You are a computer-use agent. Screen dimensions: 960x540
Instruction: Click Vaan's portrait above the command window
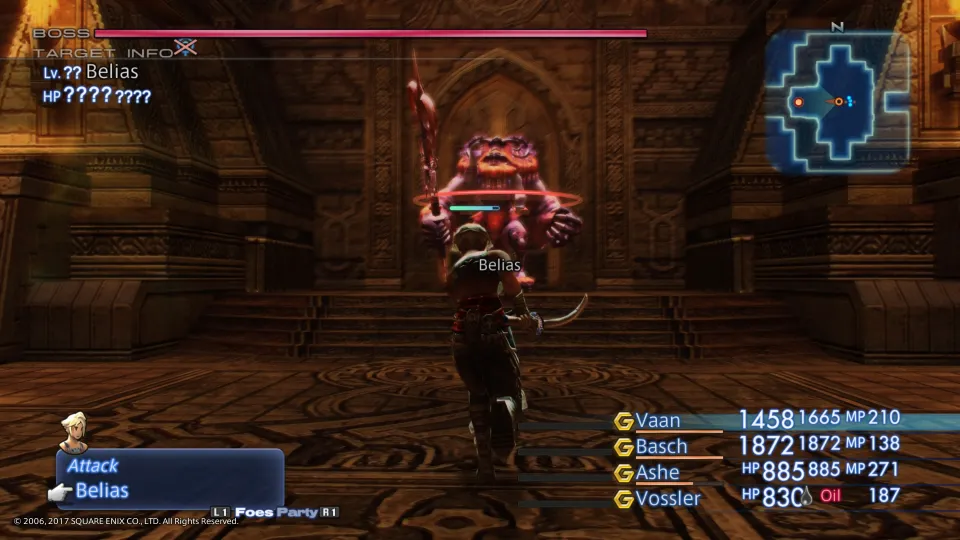73,431
